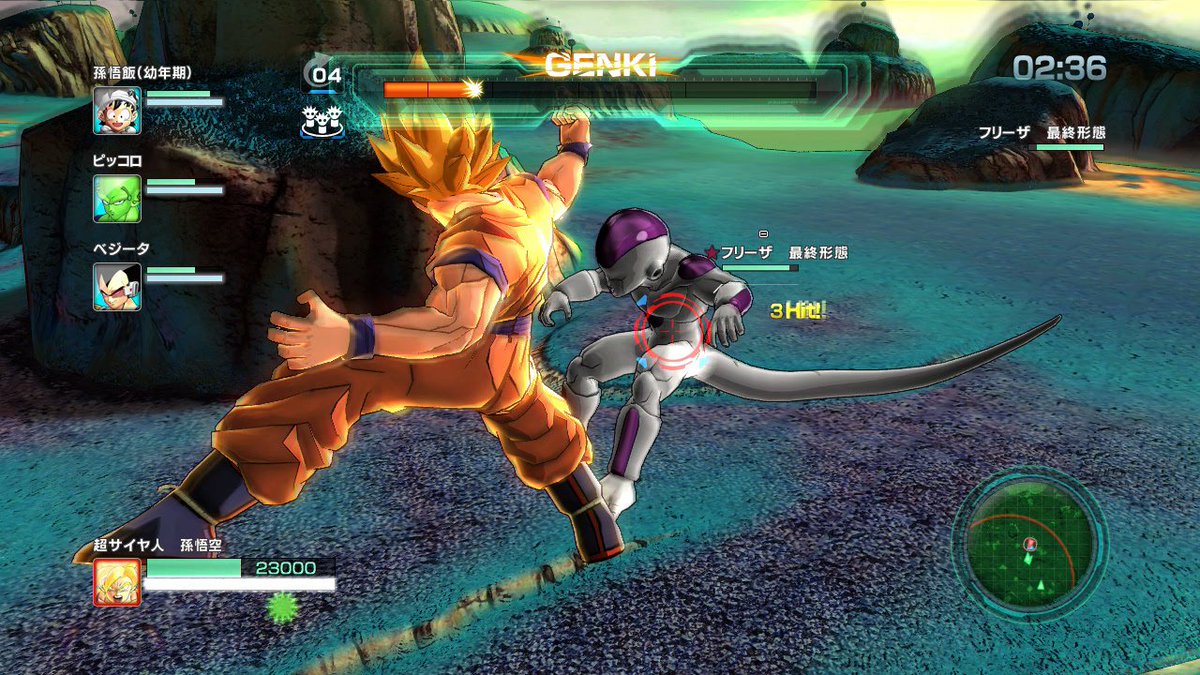Choose Vegeta's teammate portrait
1200x675 pixels.
pyautogui.click(x=117, y=286)
